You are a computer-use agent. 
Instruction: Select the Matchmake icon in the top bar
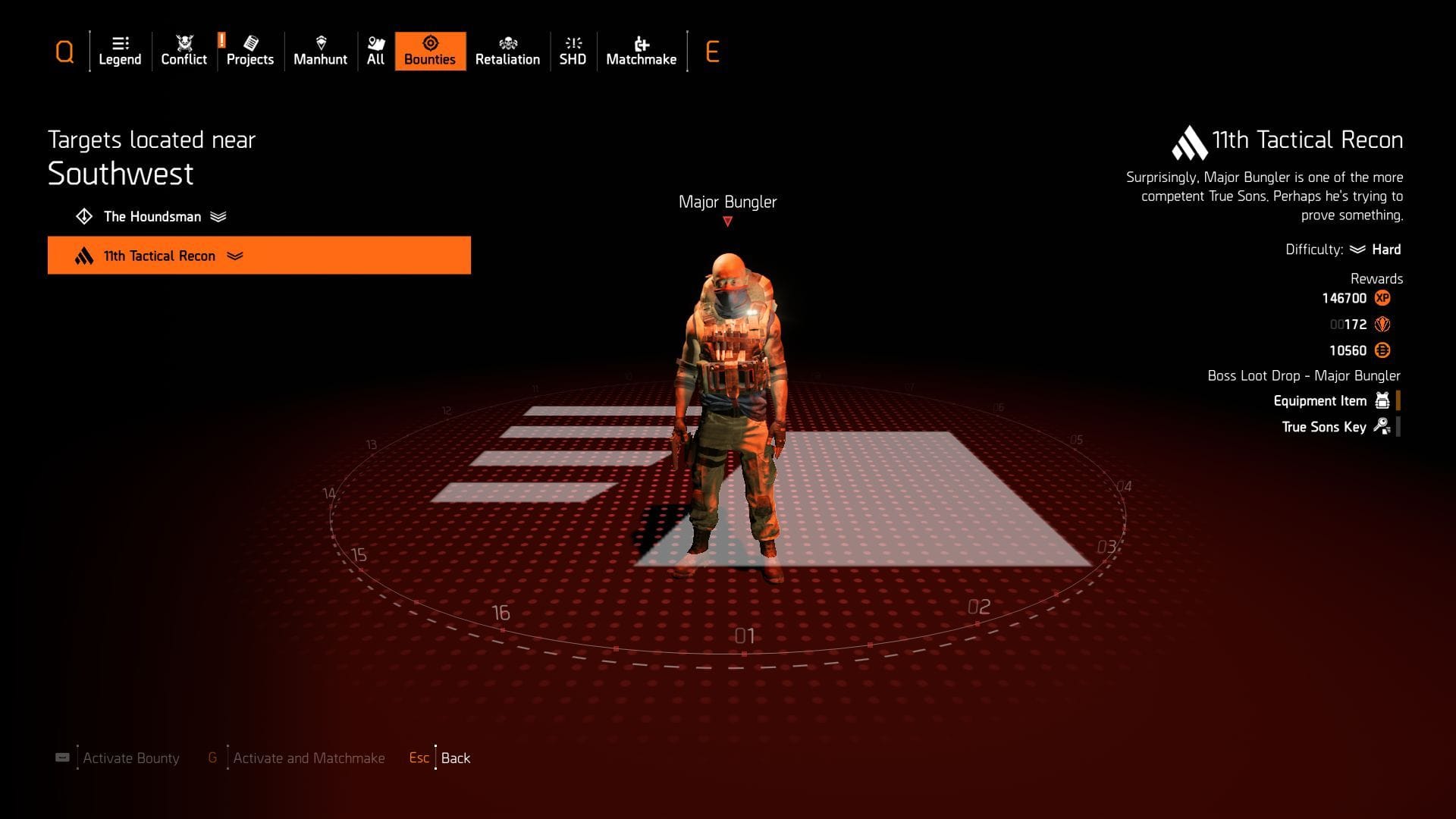pyautogui.click(x=641, y=43)
